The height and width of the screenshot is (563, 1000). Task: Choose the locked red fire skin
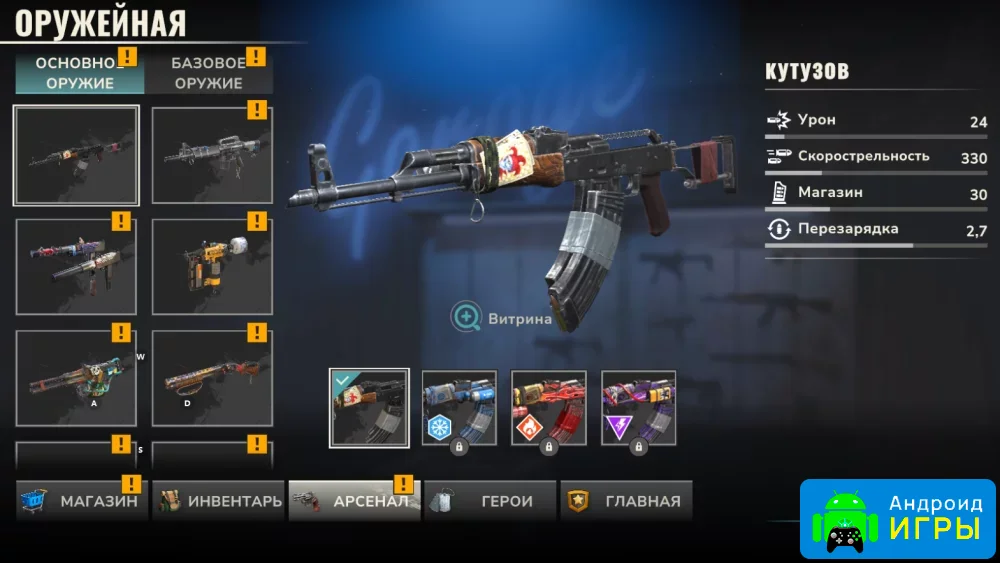point(548,408)
